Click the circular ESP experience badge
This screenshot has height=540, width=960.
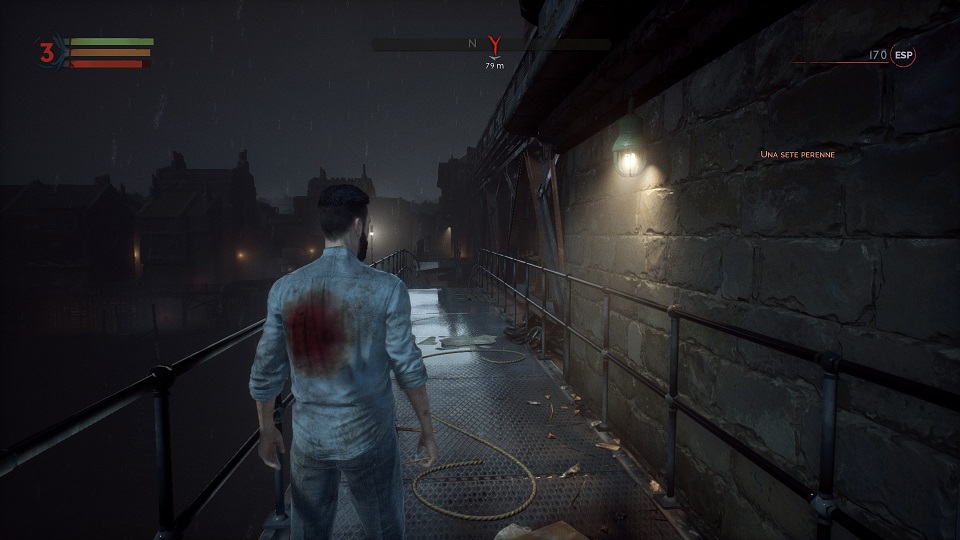tap(904, 56)
